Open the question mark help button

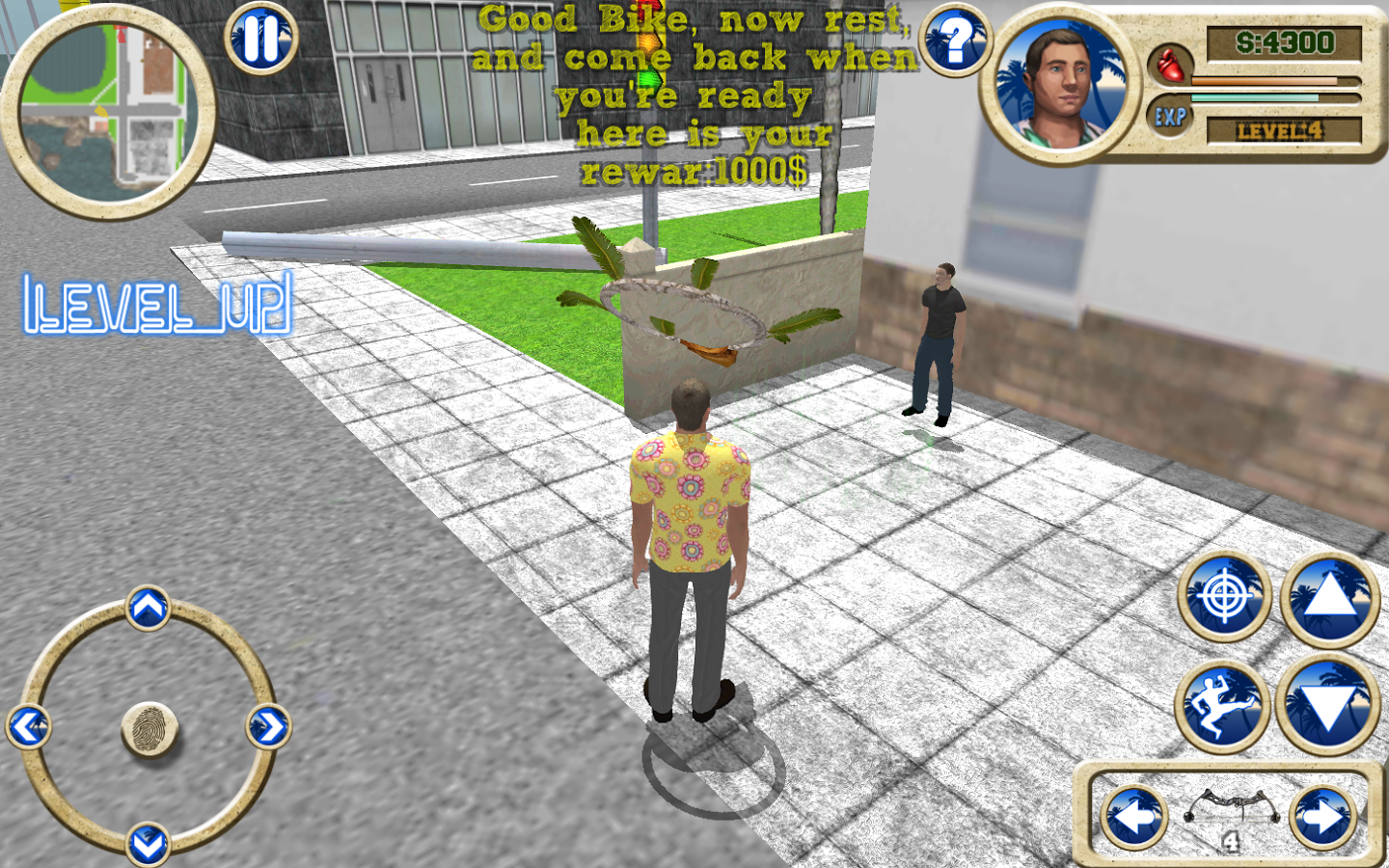955,41
